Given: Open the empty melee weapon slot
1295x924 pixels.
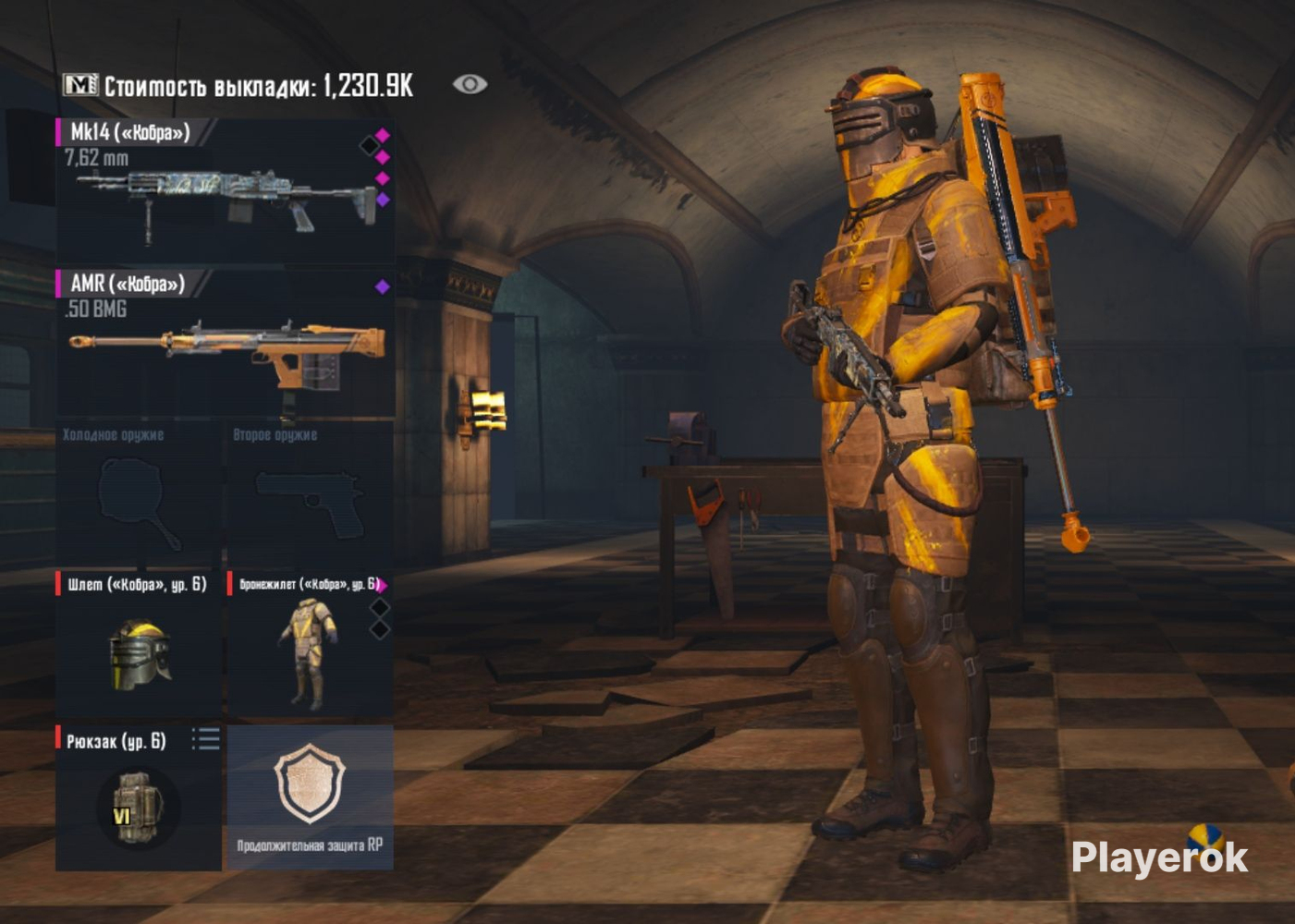Looking at the screenshot, I should pyautogui.click(x=139, y=499).
